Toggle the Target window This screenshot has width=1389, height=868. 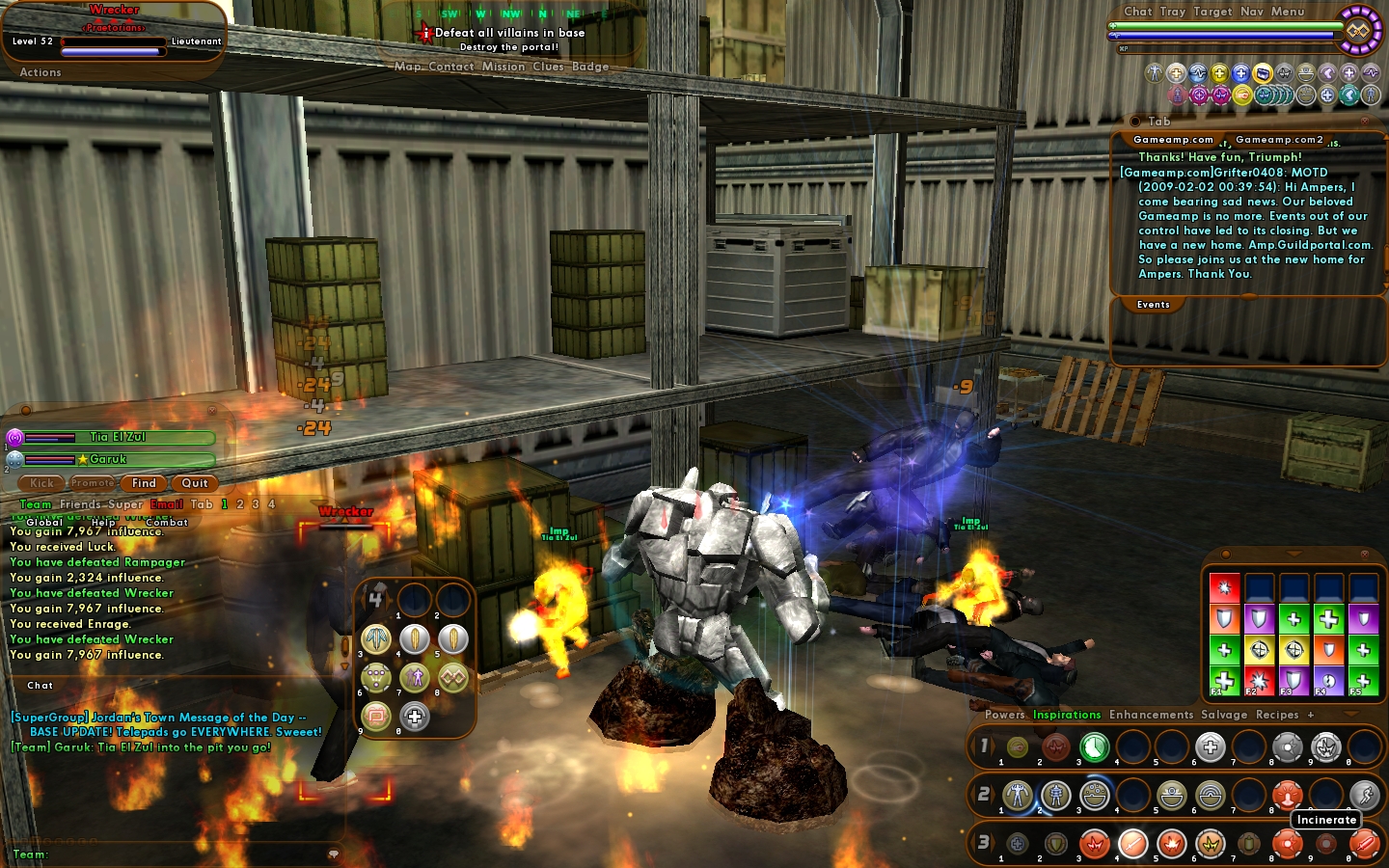tap(1212, 12)
